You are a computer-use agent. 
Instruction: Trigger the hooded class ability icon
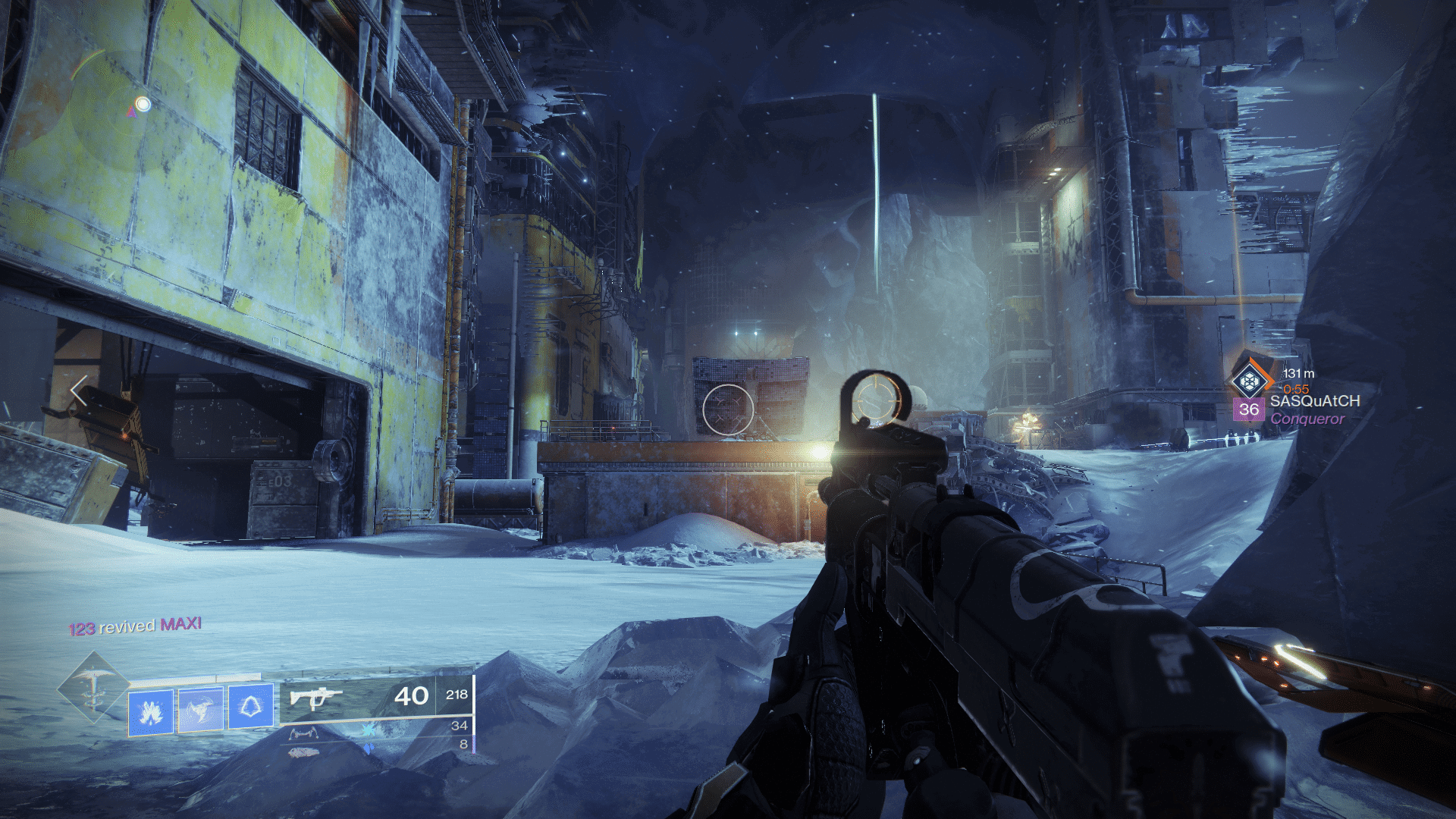tap(250, 708)
